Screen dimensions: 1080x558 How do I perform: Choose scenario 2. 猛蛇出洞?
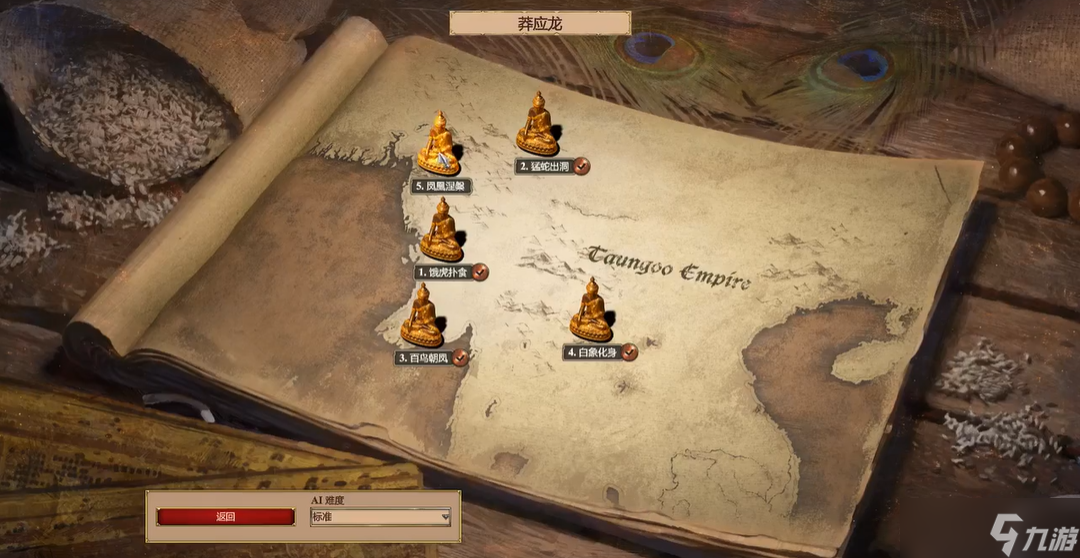(538, 127)
